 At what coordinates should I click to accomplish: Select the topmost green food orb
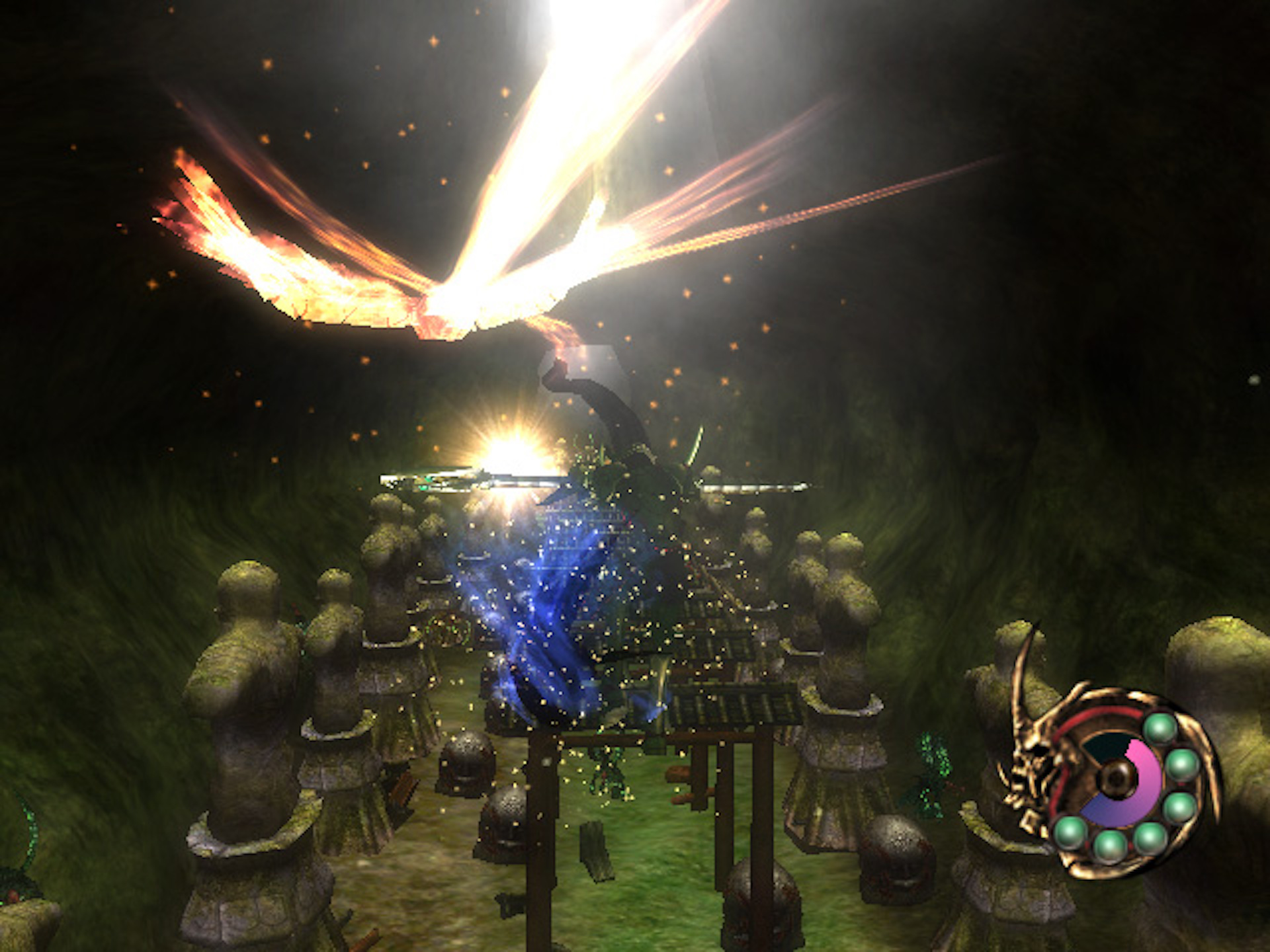tap(1160, 728)
